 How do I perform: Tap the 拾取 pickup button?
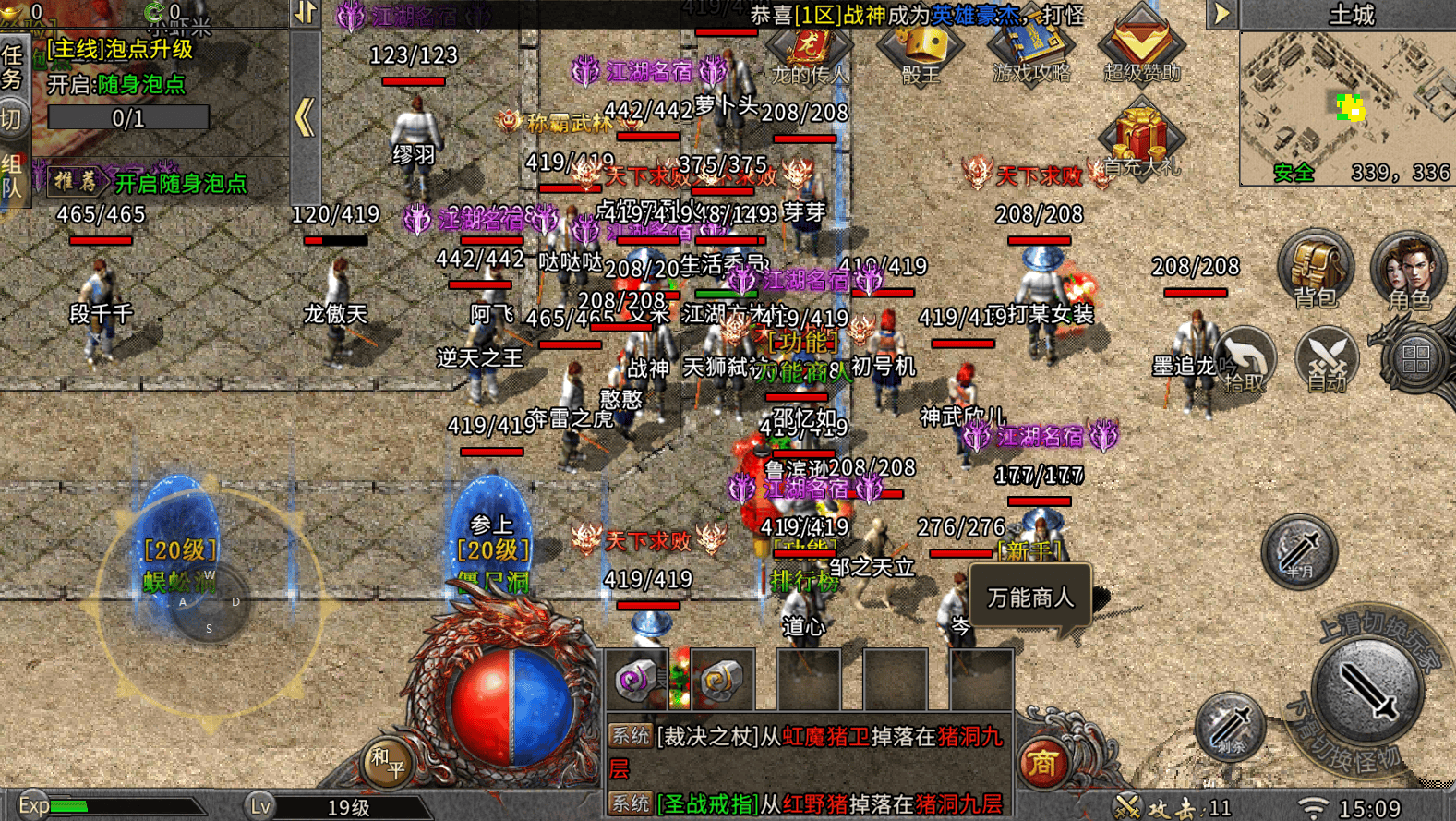[1243, 361]
